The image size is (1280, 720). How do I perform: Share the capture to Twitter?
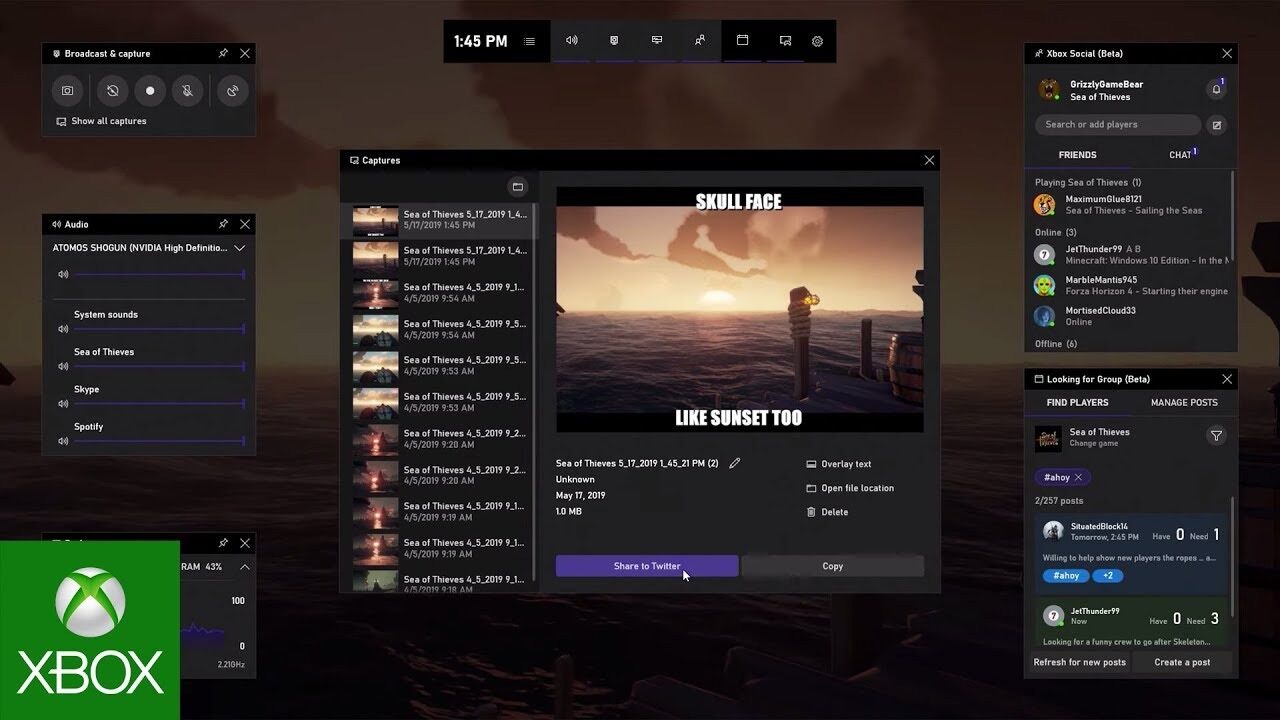click(x=646, y=565)
